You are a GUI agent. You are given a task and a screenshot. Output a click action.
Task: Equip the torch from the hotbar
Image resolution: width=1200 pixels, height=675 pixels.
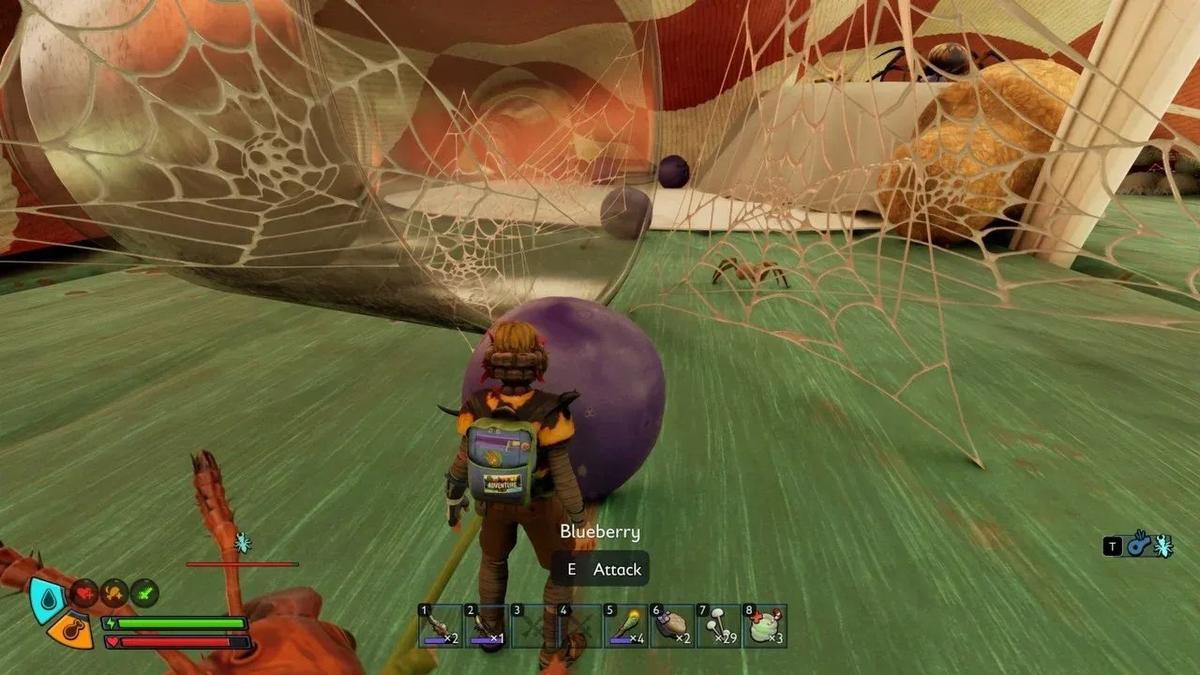point(625,626)
